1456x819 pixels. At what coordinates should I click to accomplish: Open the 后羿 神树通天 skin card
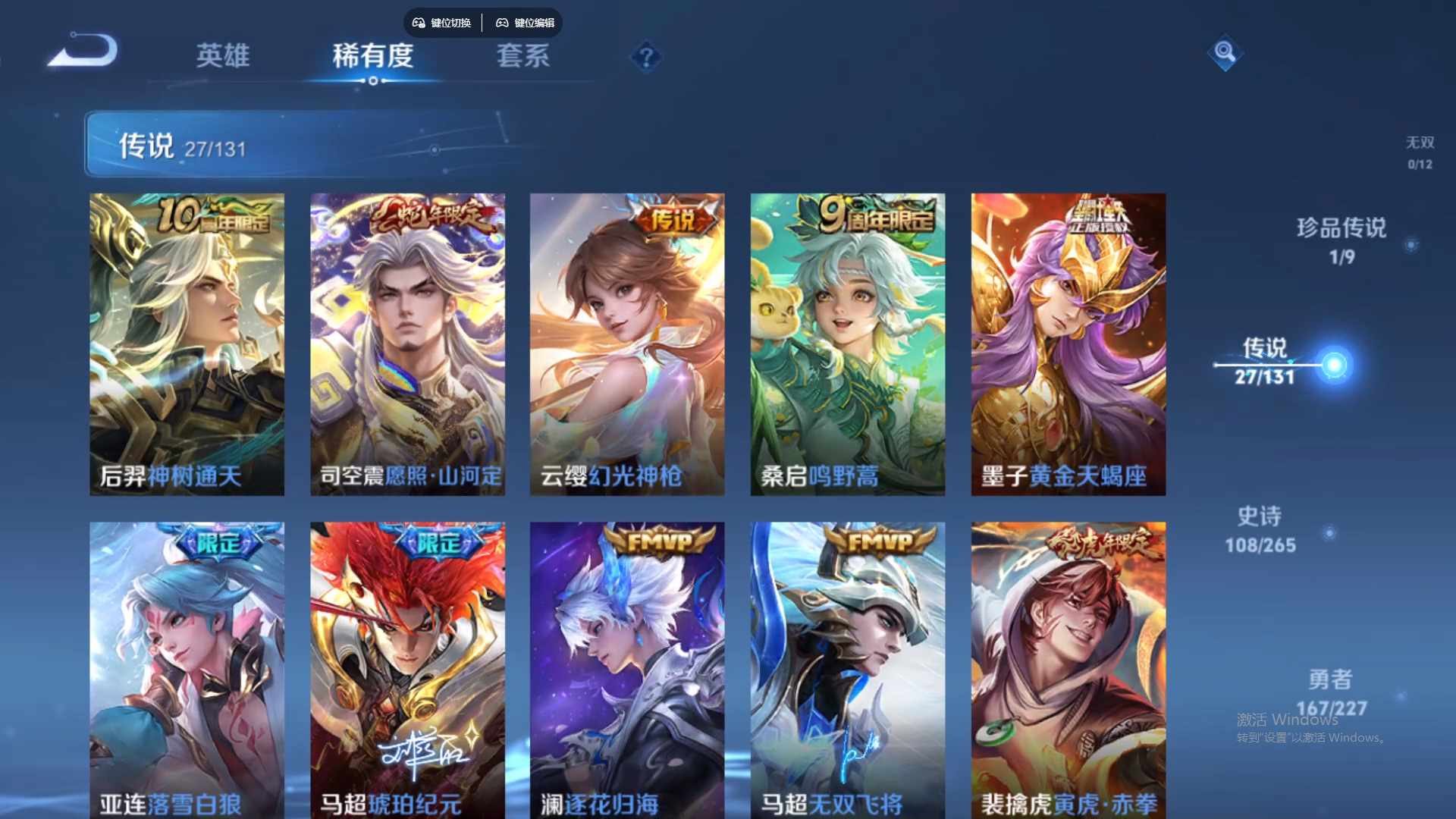click(187, 341)
